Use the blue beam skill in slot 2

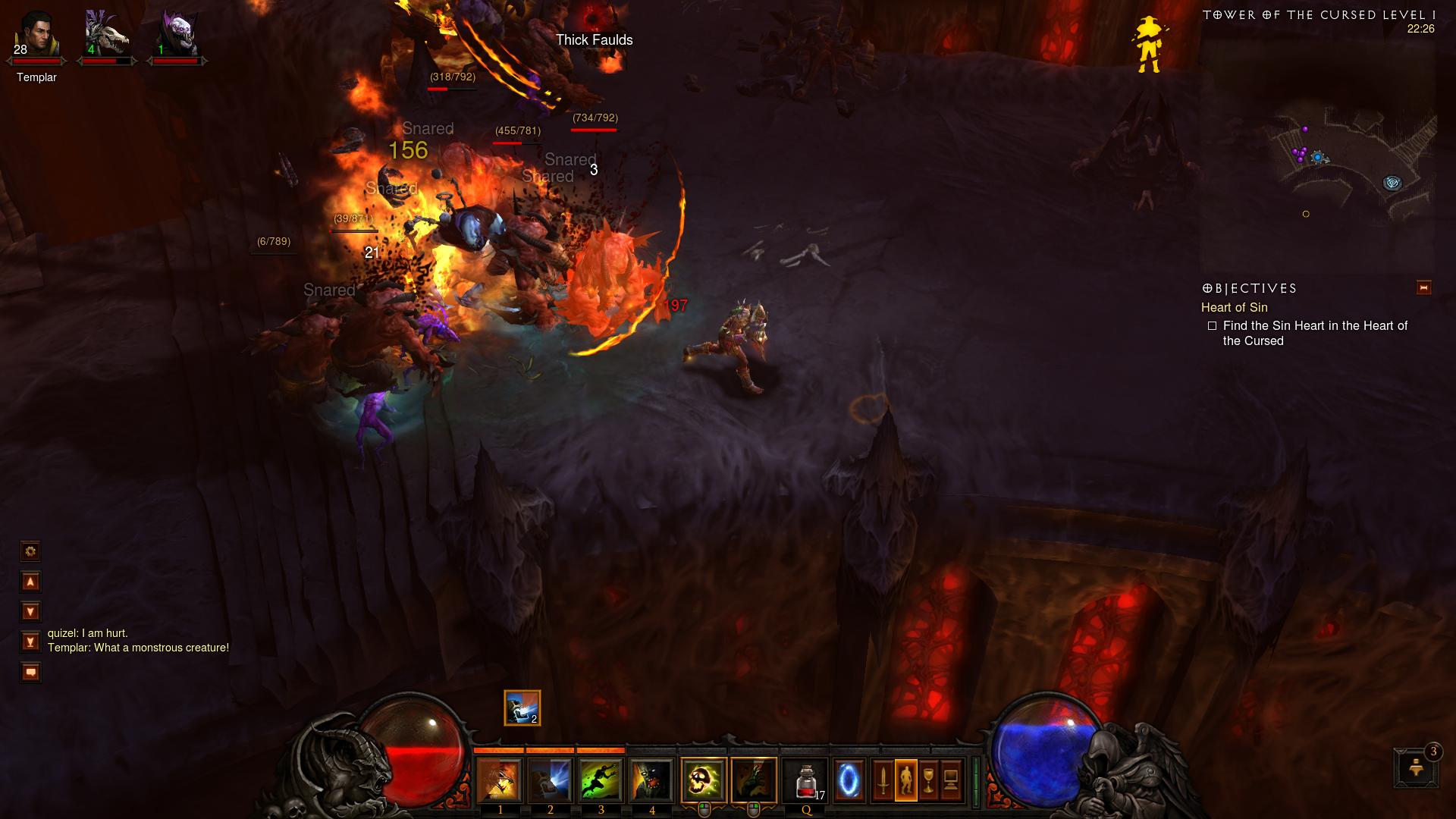pyautogui.click(x=550, y=780)
